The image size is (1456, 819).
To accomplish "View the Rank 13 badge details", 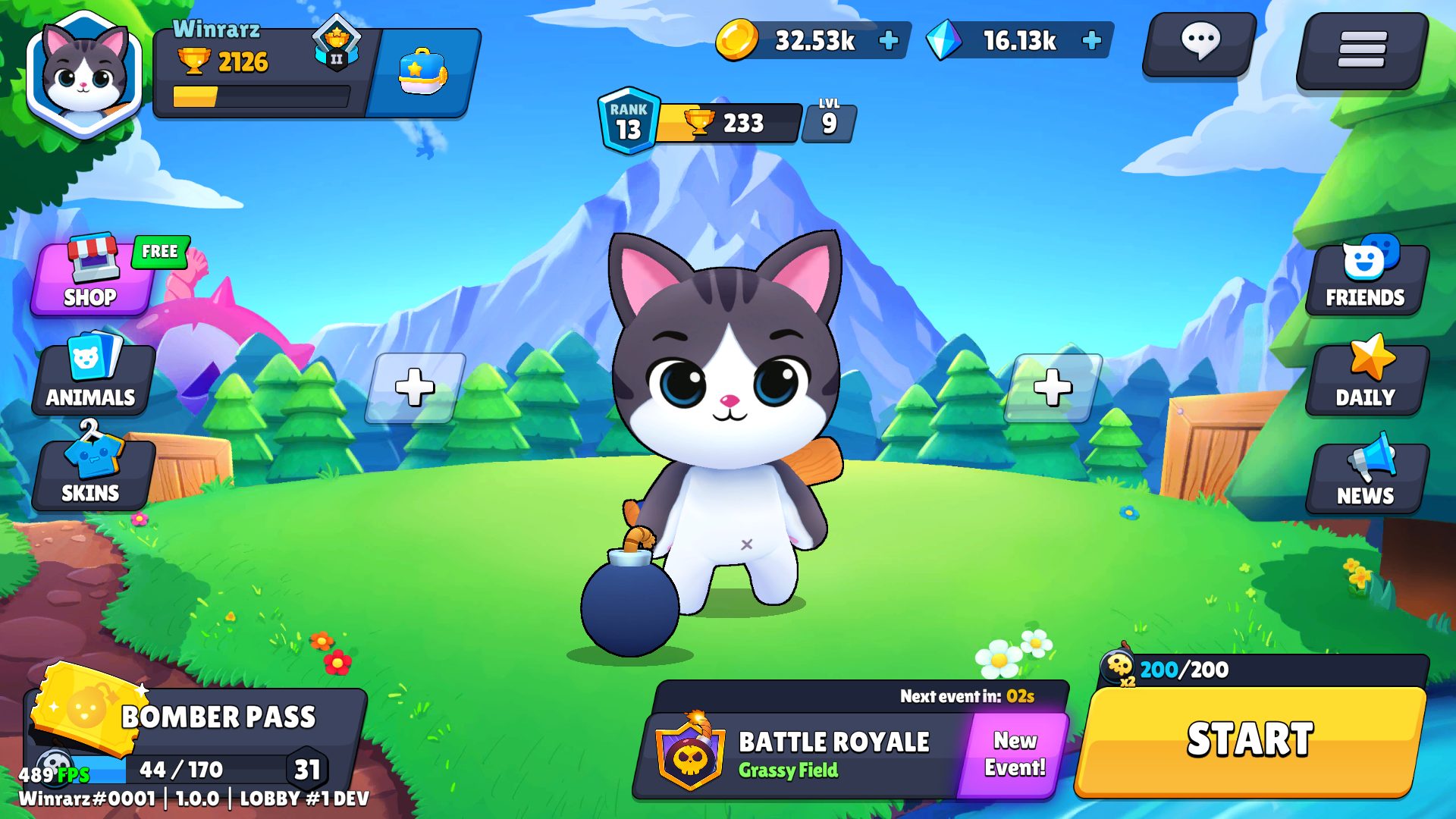I will click(x=628, y=122).
